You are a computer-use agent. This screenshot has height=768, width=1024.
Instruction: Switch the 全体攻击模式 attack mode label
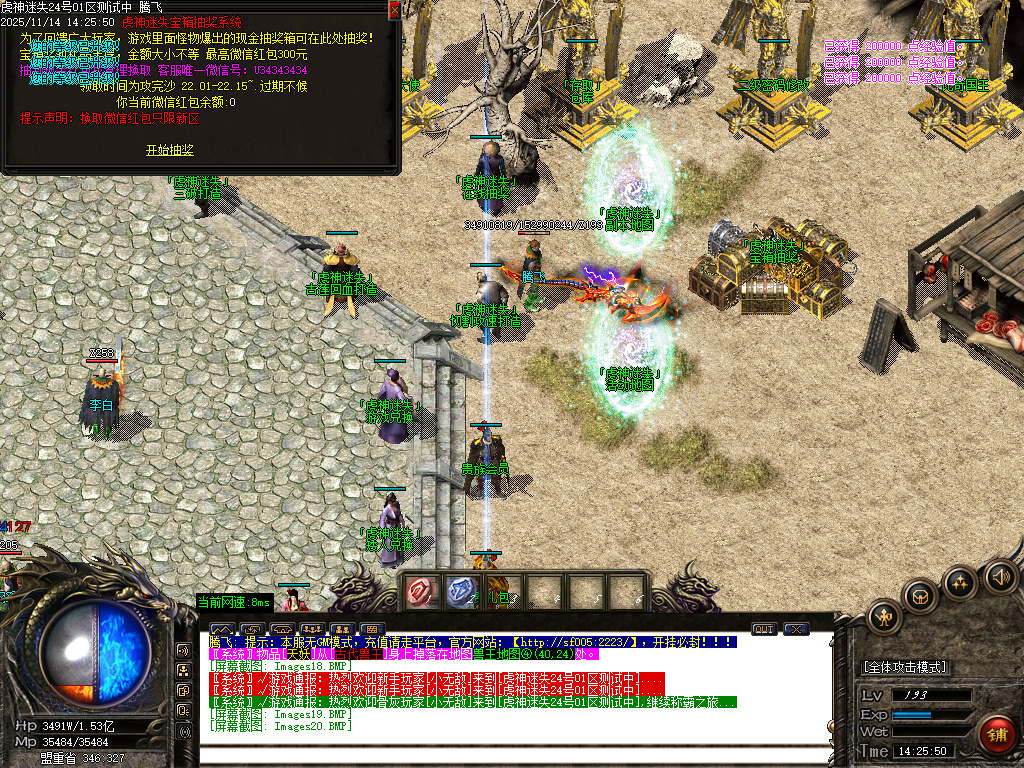tap(905, 667)
